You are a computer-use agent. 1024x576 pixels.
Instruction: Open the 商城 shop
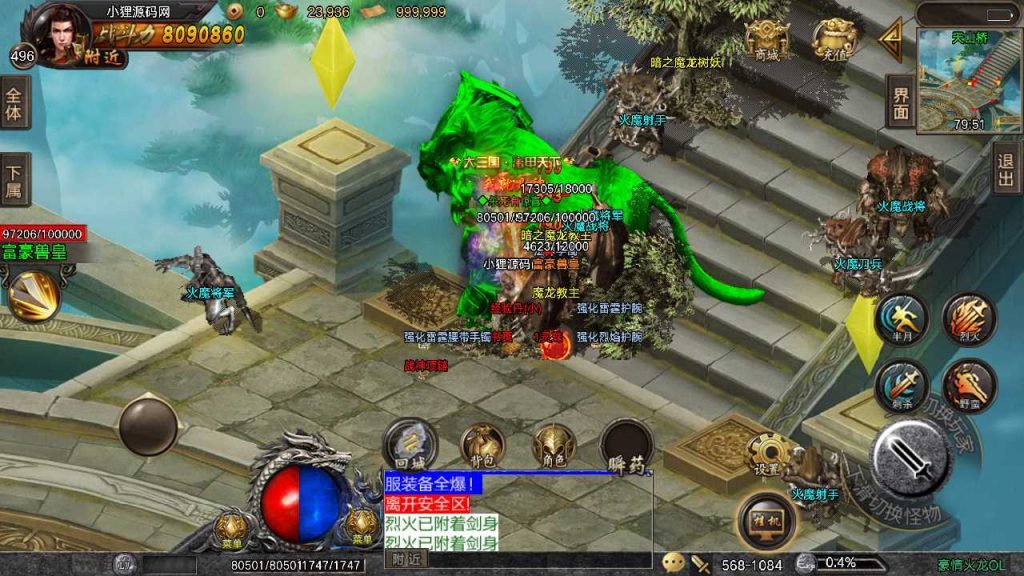pyautogui.click(x=767, y=40)
